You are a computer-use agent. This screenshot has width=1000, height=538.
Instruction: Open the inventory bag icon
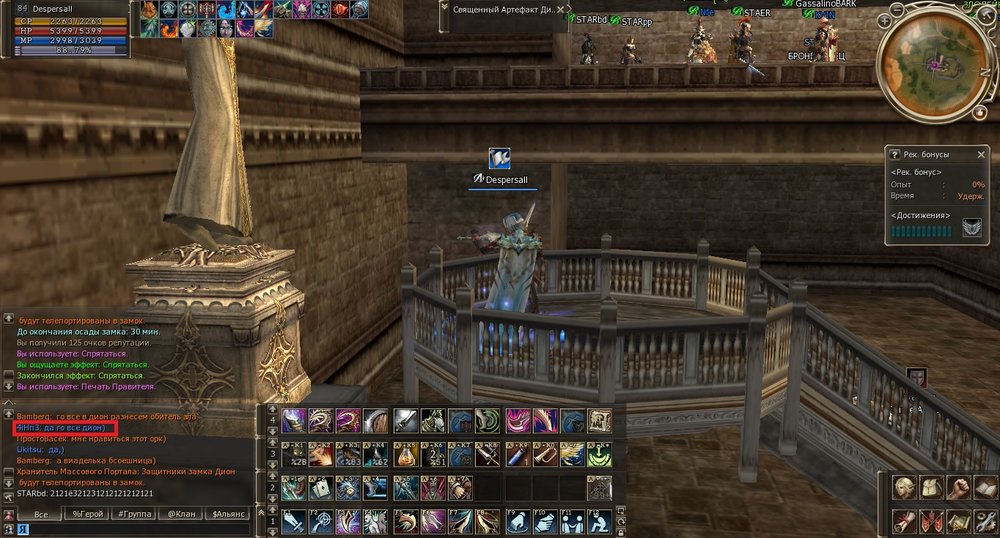pyautogui.click(x=932, y=487)
